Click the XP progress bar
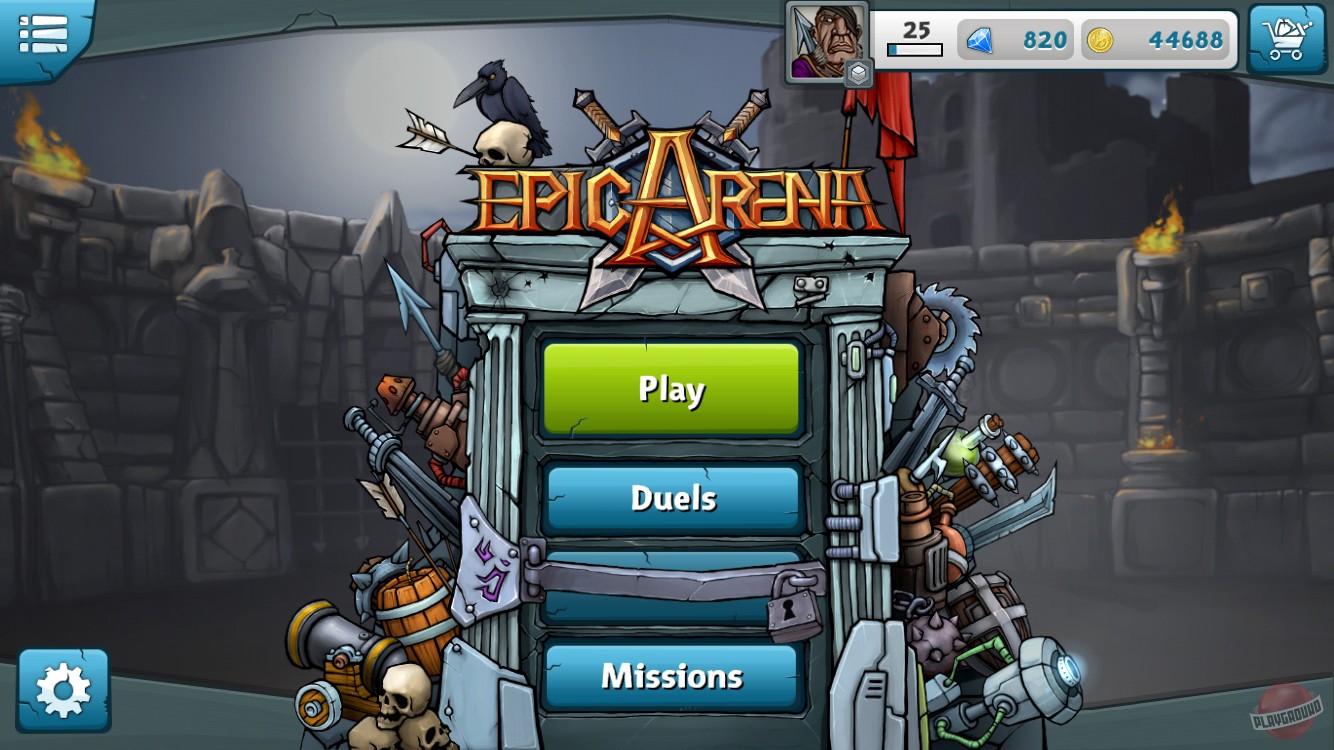 (913, 47)
